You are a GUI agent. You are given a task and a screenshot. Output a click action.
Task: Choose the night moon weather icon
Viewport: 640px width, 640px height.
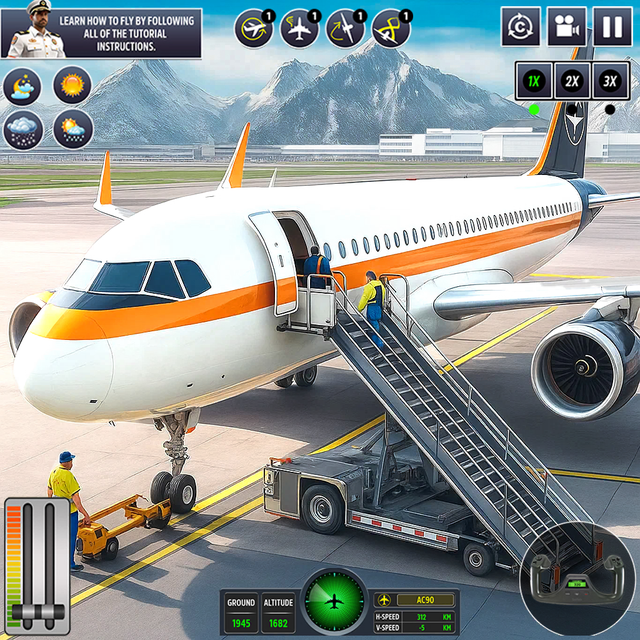click(x=22, y=86)
